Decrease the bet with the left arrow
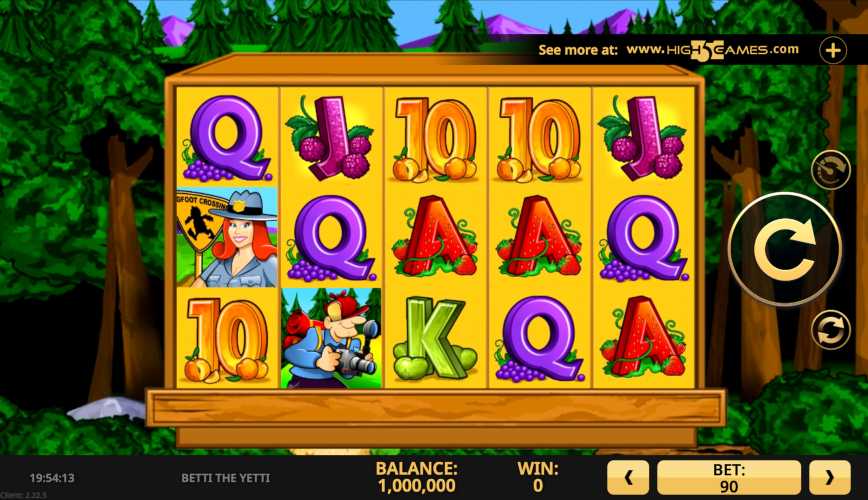The width and height of the screenshot is (868, 500). click(x=629, y=478)
